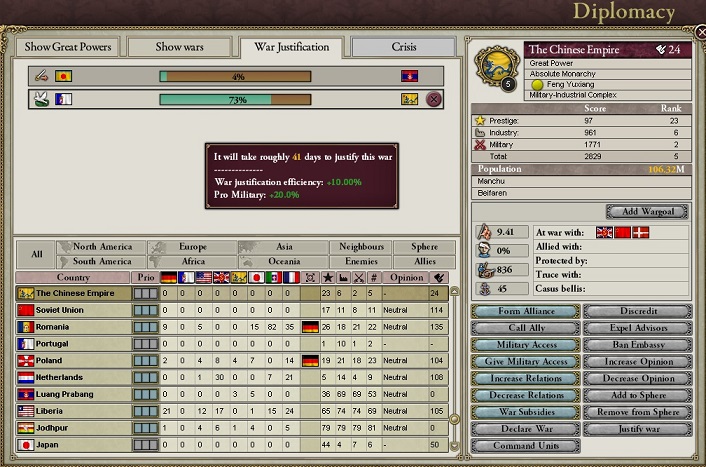Filter country list by Europe
Image resolution: width=706 pixels, height=467 pixels.
coord(193,247)
